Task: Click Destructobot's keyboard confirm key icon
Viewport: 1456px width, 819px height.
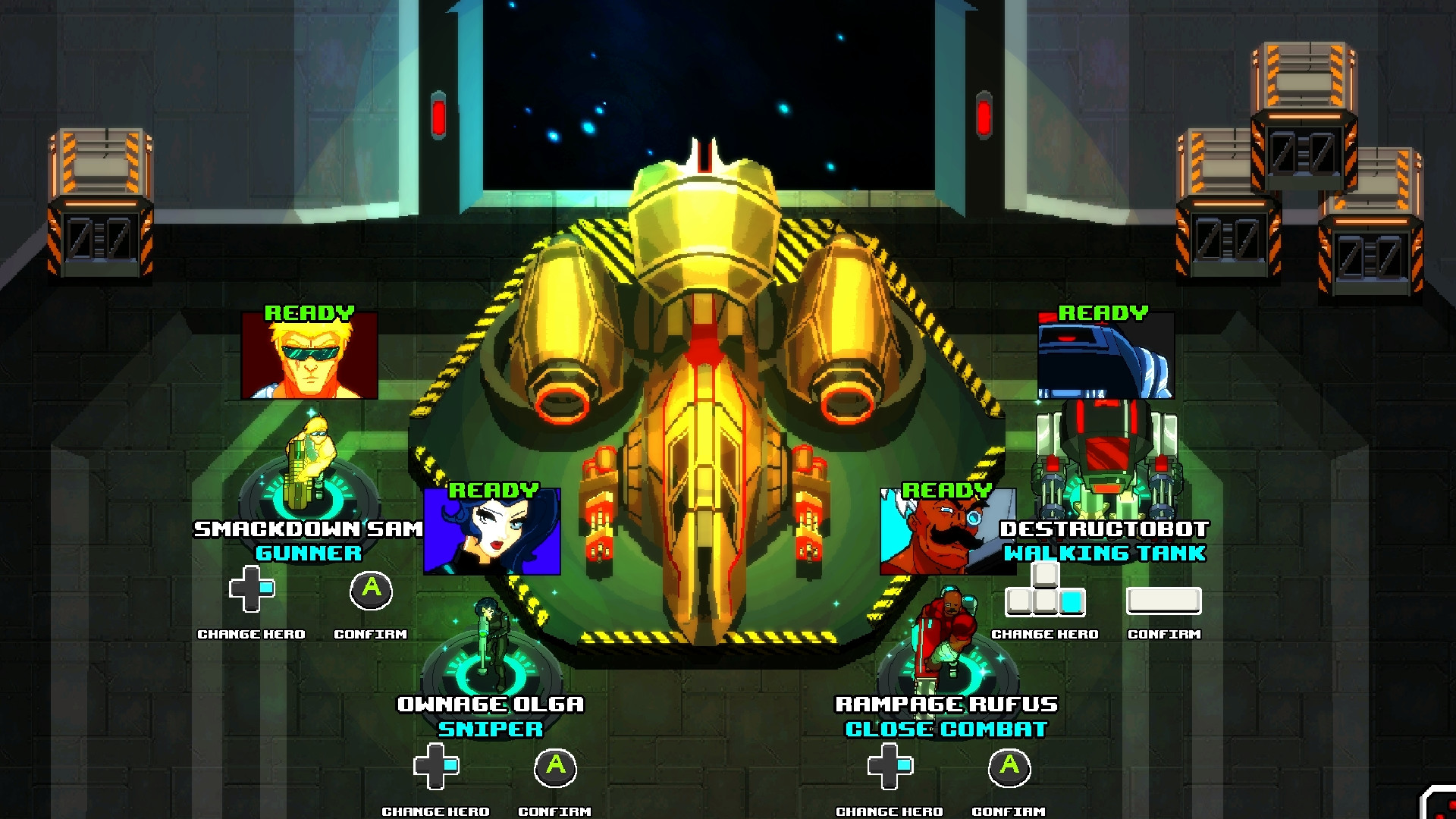Action: (x=1163, y=601)
